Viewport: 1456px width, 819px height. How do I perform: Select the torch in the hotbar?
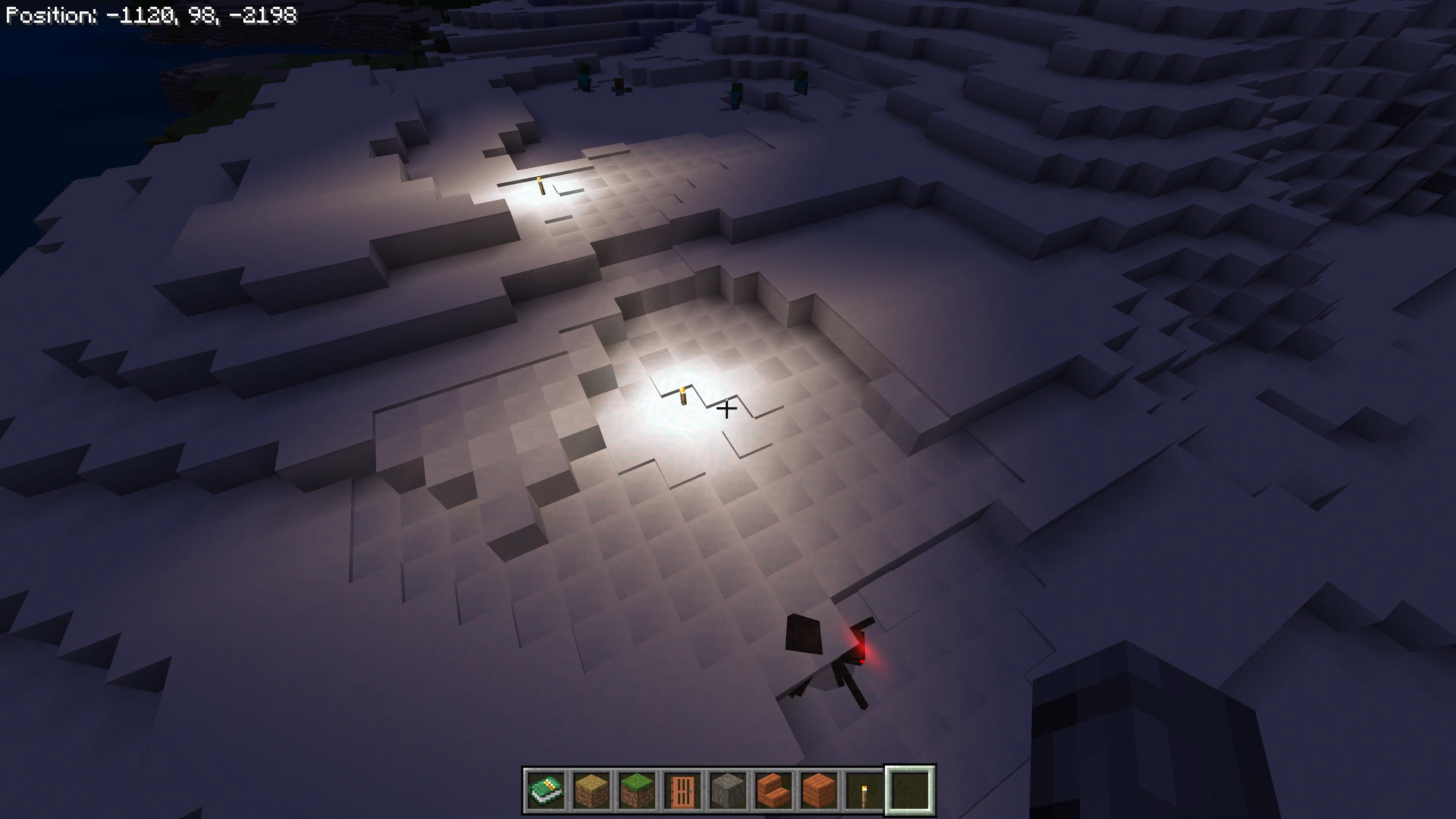864,789
